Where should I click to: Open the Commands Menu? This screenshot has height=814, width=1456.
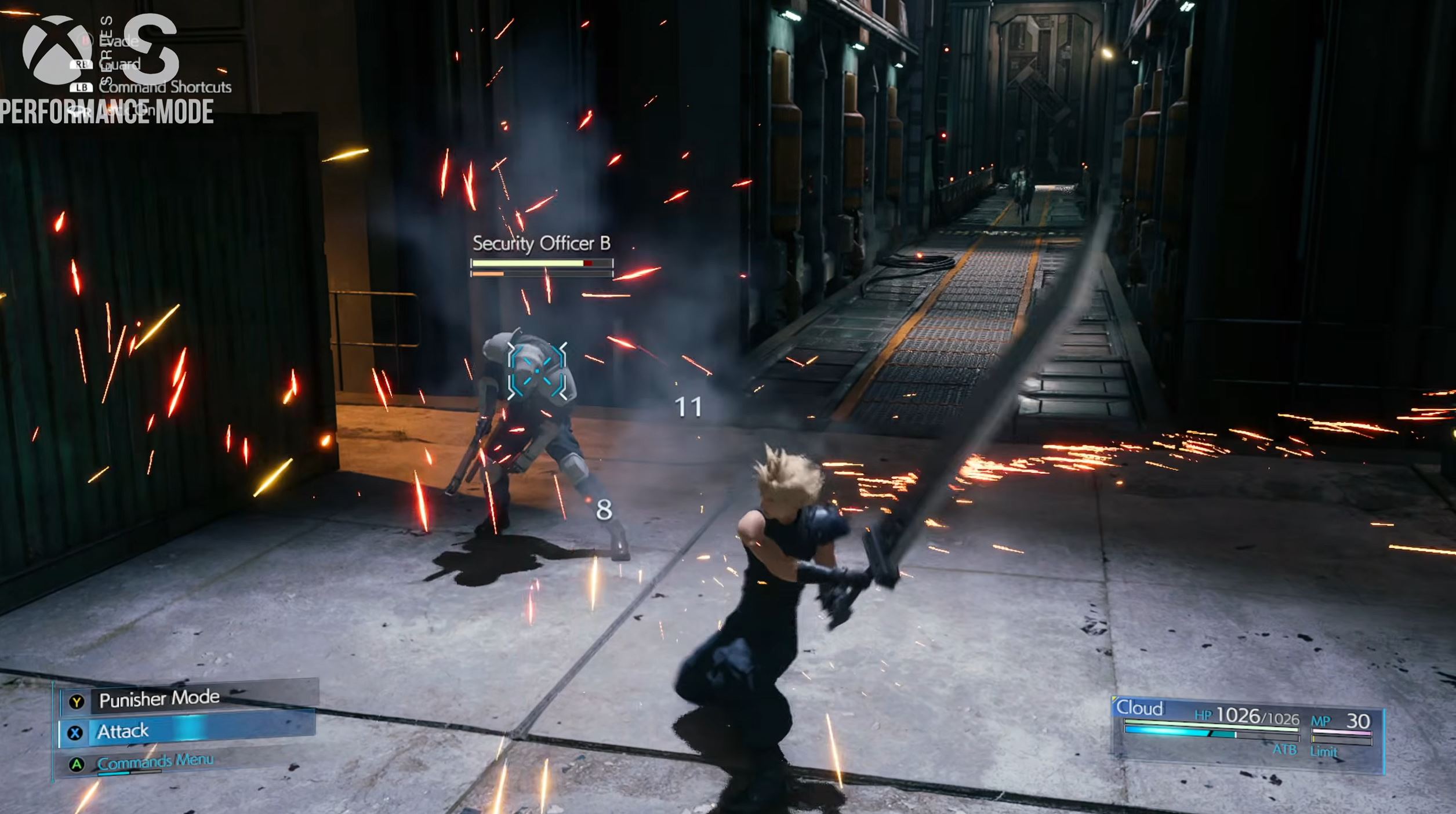[x=155, y=762]
